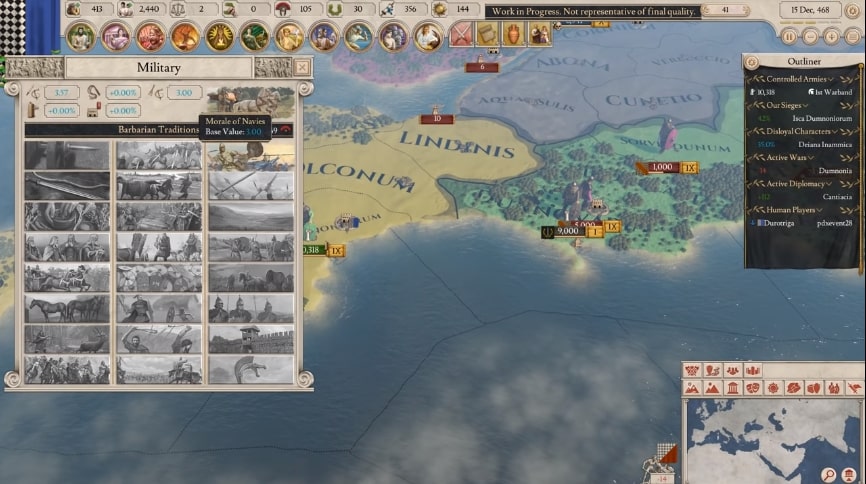Open the crossed swords military button
The height and width of the screenshot is (484, 866).
(461, 35)
